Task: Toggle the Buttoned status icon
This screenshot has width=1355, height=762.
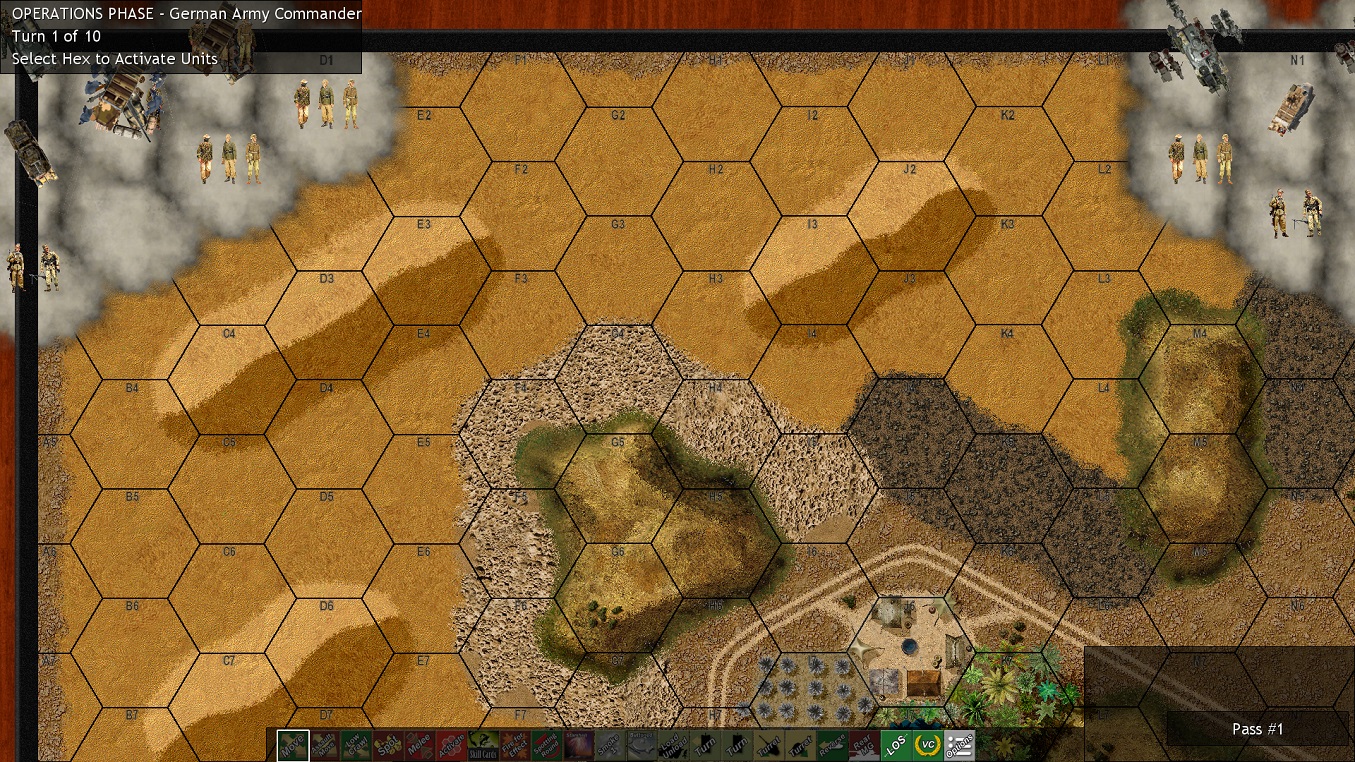Action: [641, 746]
